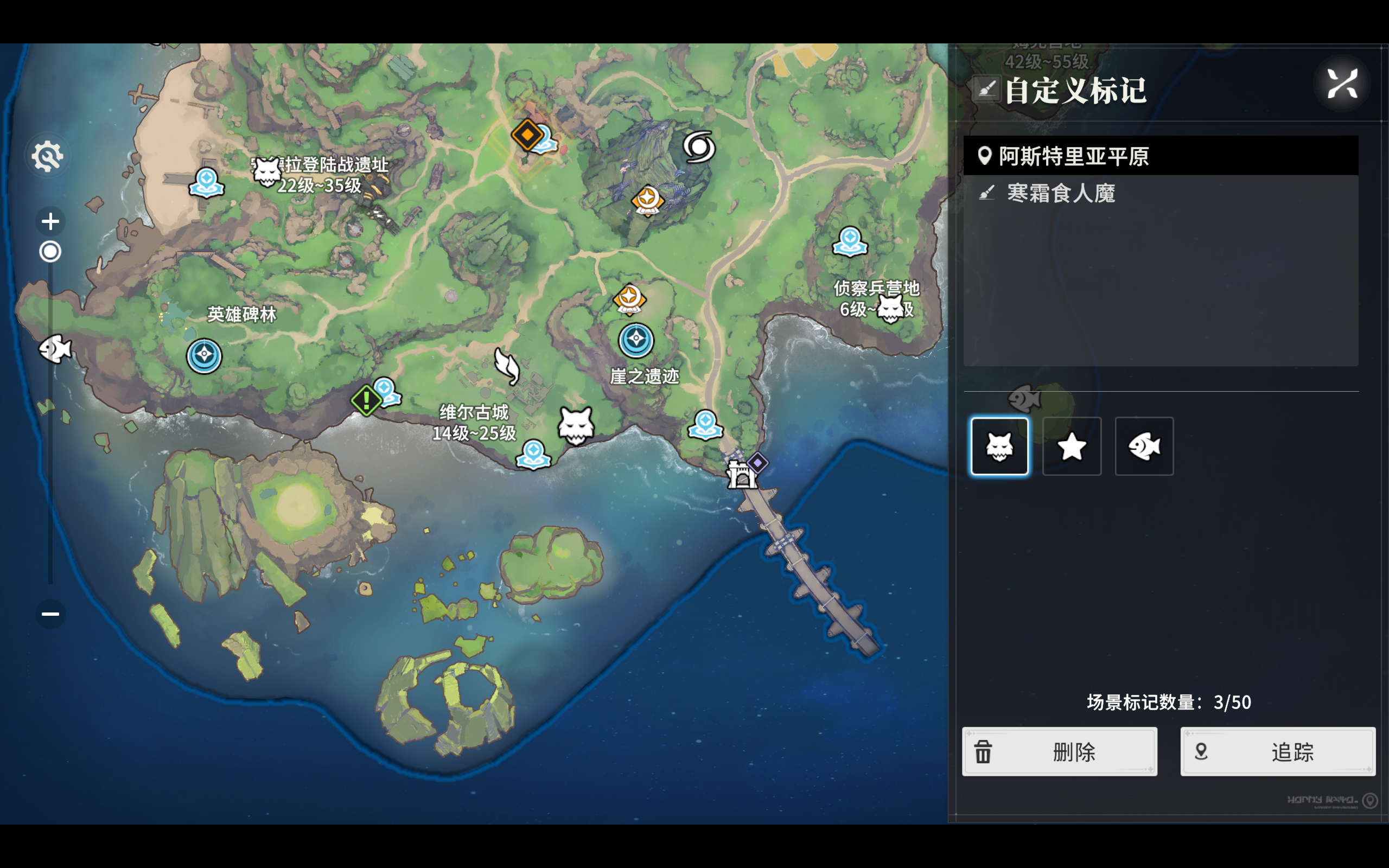Select the monster face marker icon
This screenshot has height=868, width=1389.
click(x=999, y=446)
